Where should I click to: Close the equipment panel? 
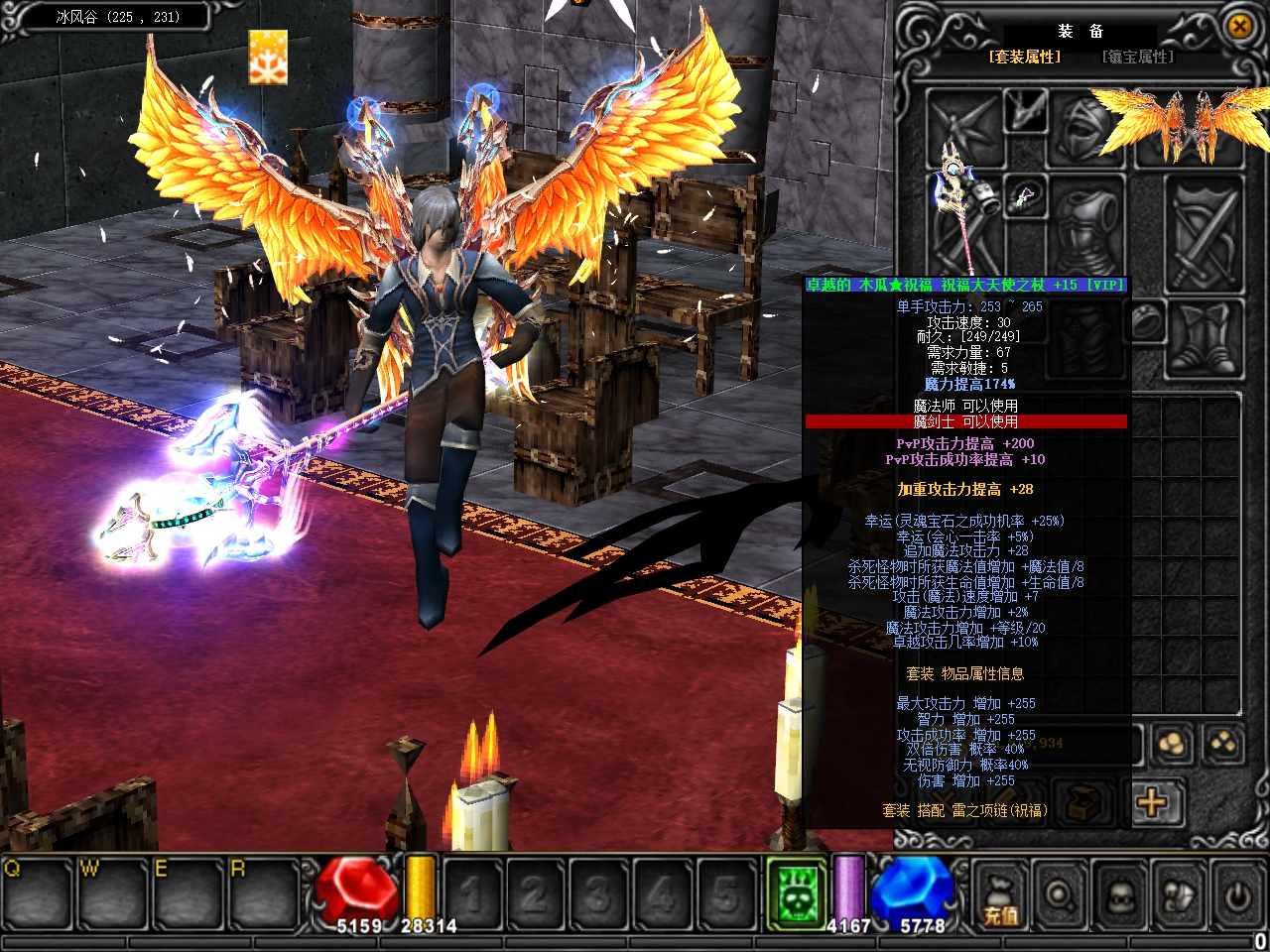pyautogui.click(x=1239, y=27)
